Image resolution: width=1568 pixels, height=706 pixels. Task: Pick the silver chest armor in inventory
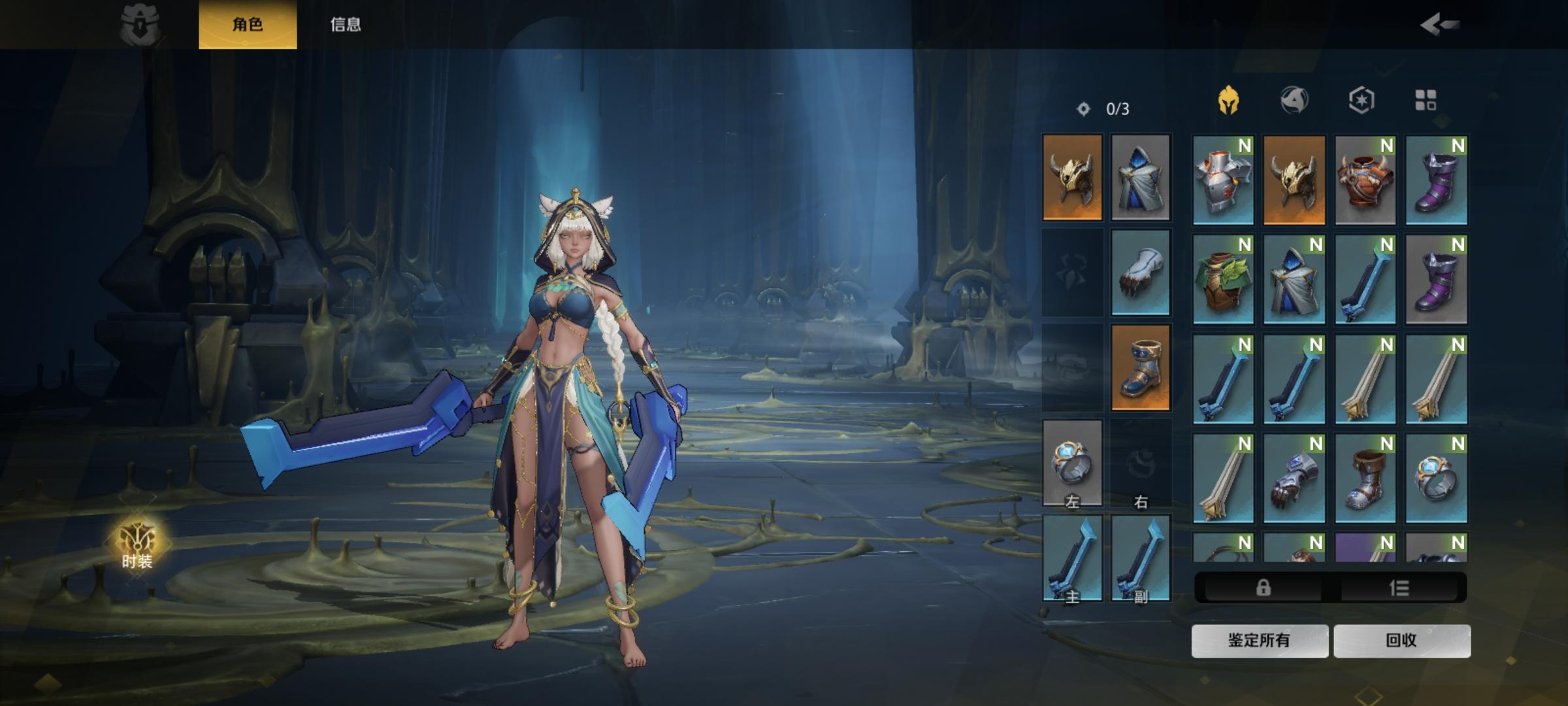click(1222, 180)
